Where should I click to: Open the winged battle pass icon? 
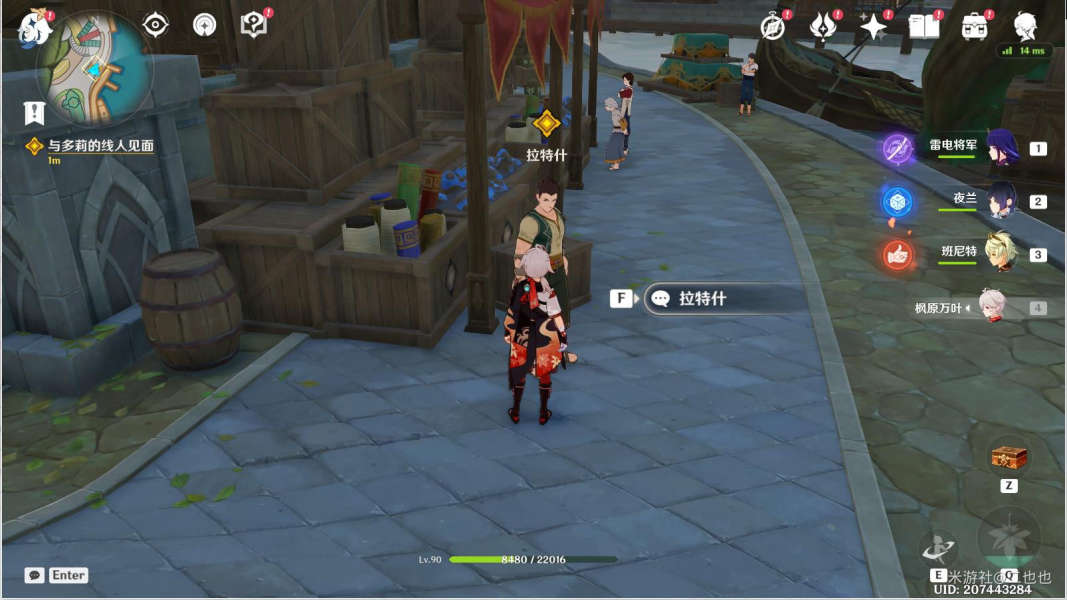pyautogui.click(x=822, y=26)
